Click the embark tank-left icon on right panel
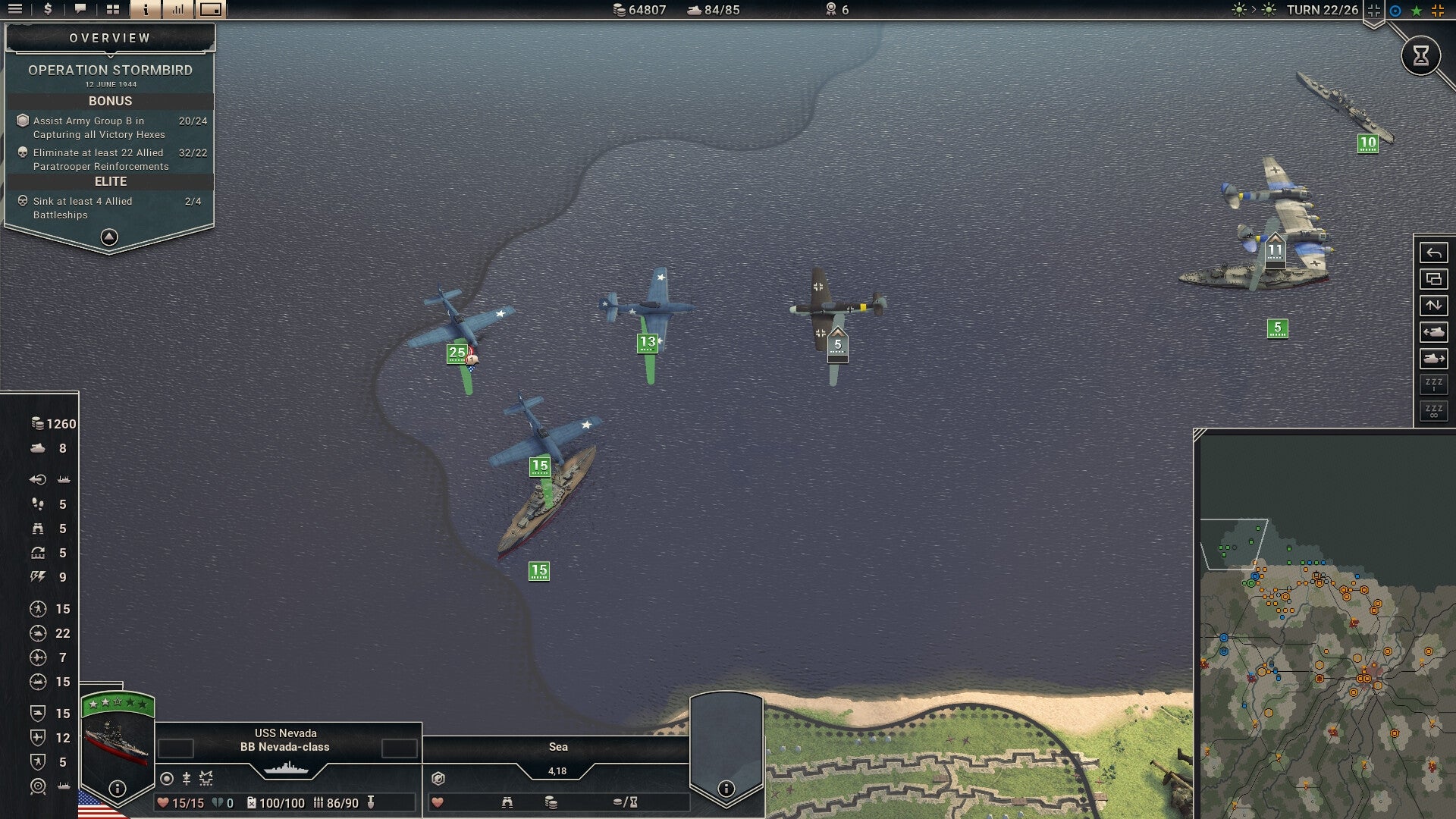Viewport: 1456px width, 819px height. click(1433, 331)
